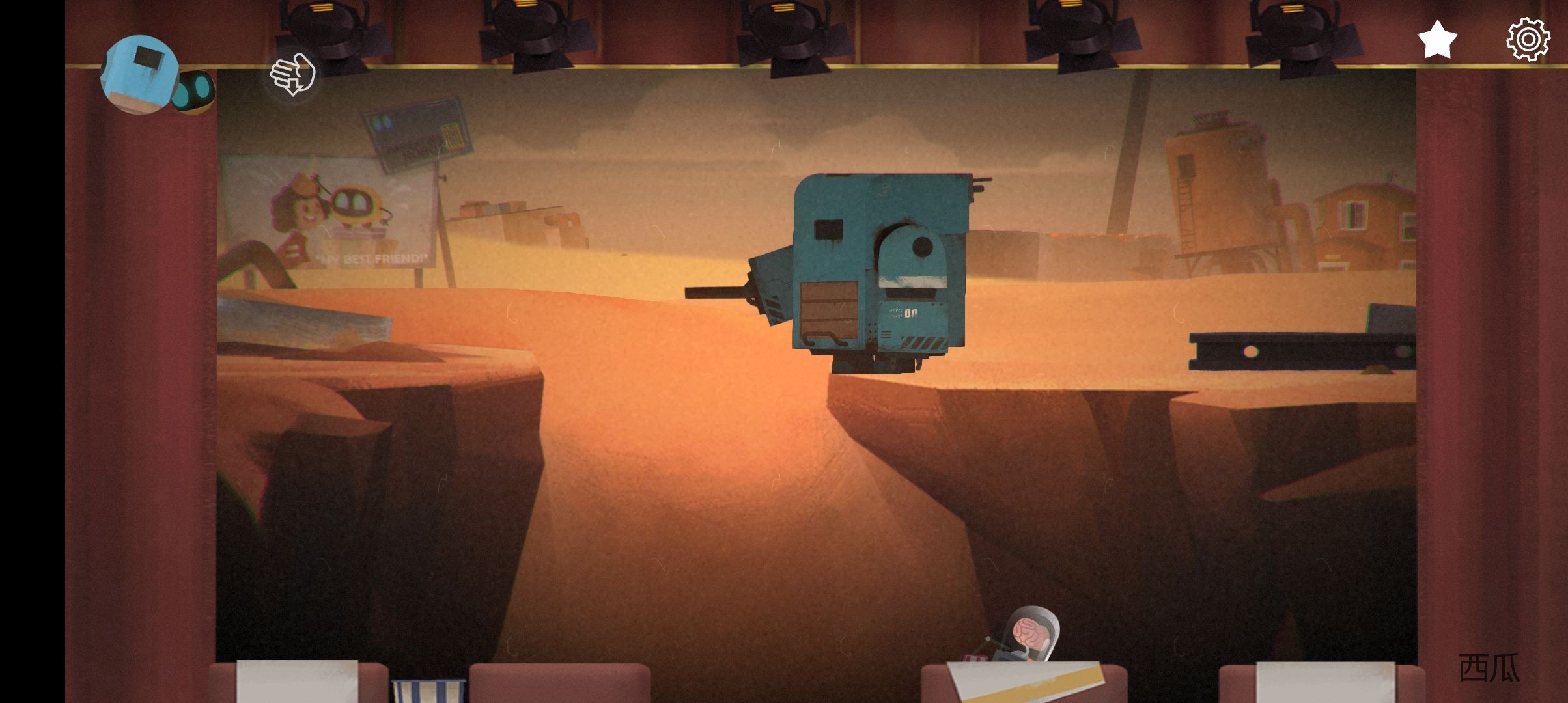Tap the hand drop-item icon
Screen dimensions: 1568x703
tap(293, 75)
